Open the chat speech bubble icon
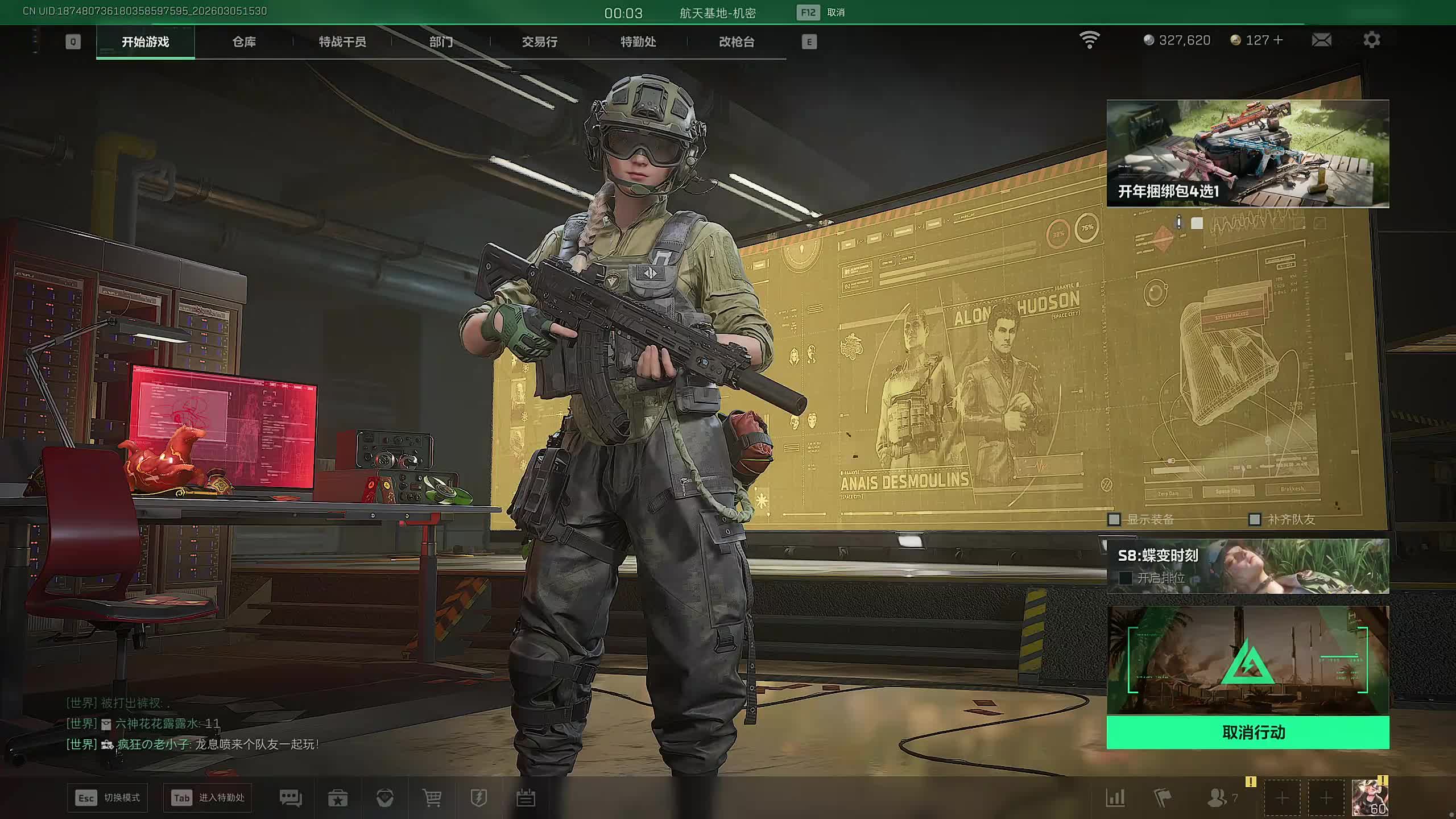Screen dimensions: 1456x819 [291, 798]
